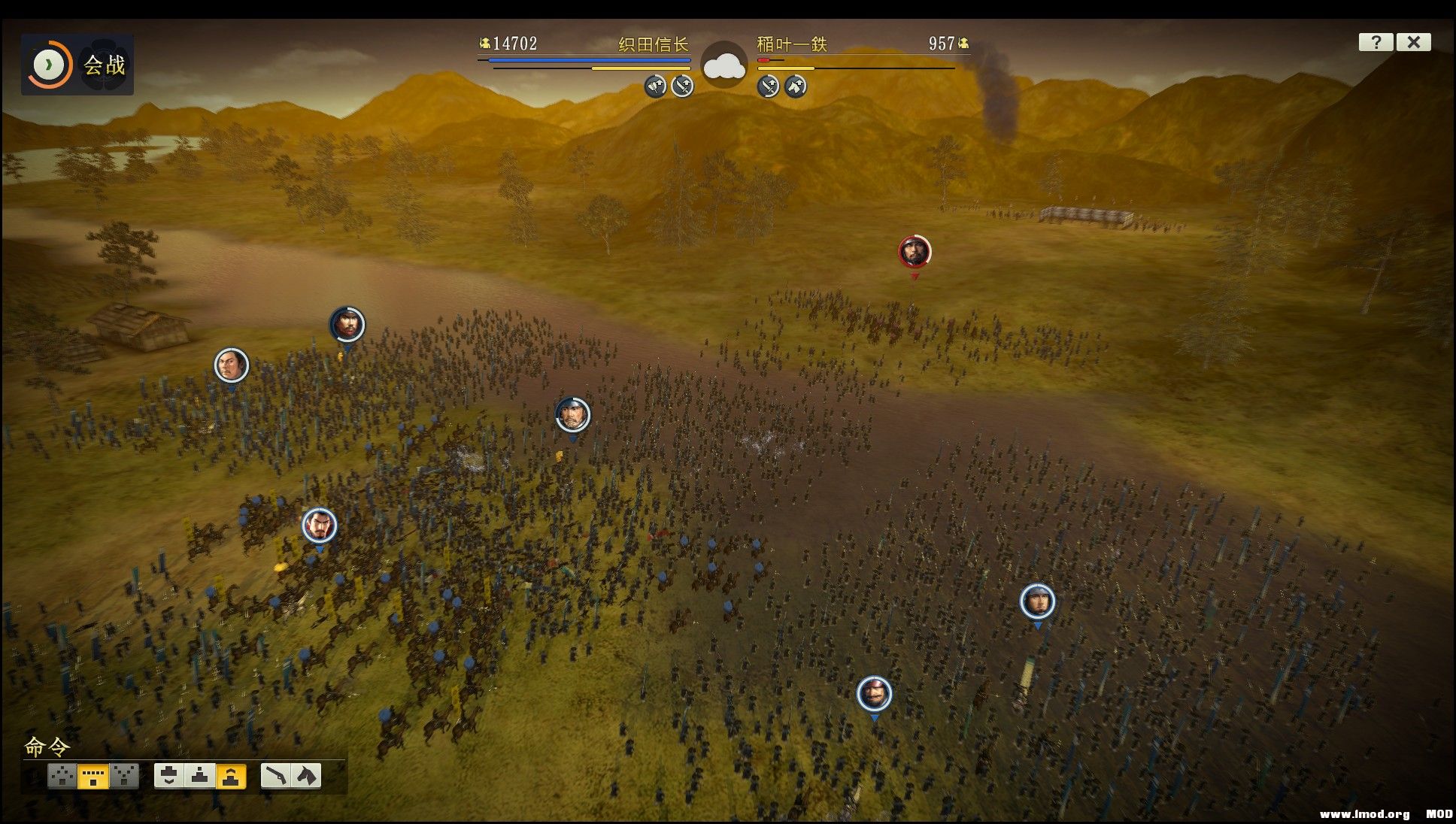Activate the horse head cavalry command
The image size is (1456, 824).
tap(306, 775)
